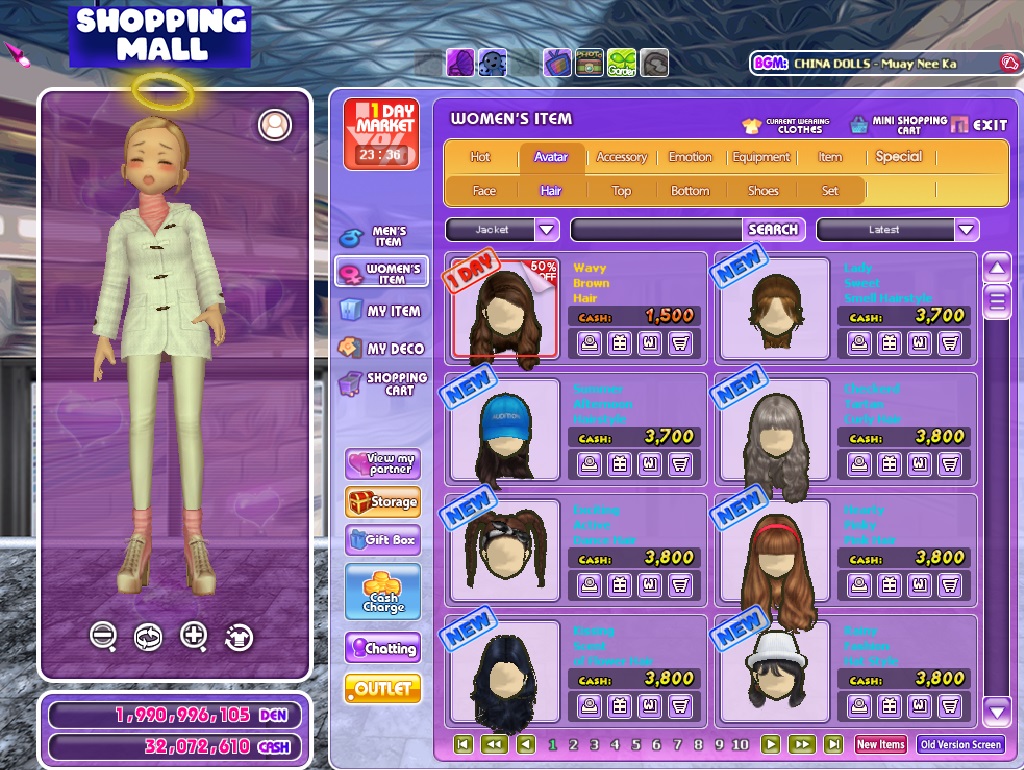Switch to the Emotion tab
Image resolution: width=1024 pixels, height=770 pixels.
(x=690, y=157)
